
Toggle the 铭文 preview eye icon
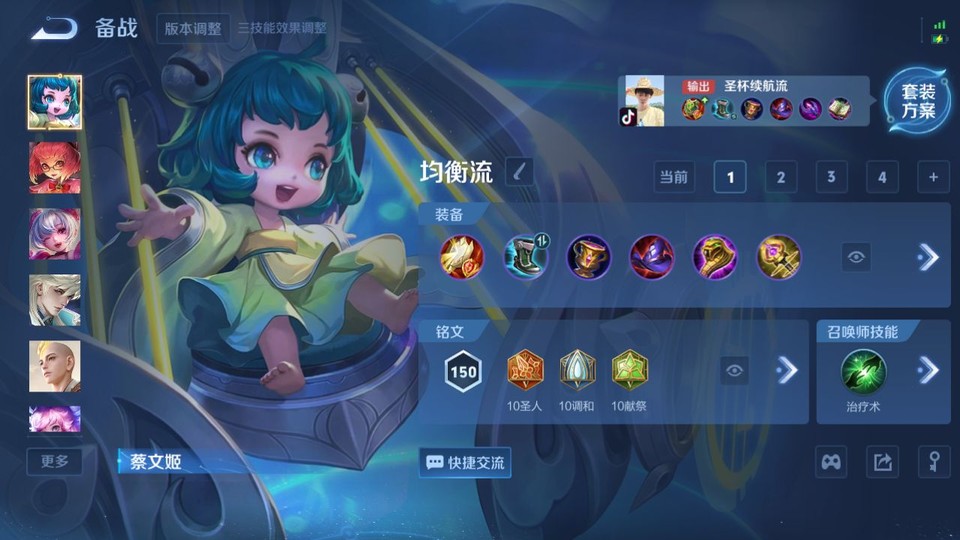(735, 371)
